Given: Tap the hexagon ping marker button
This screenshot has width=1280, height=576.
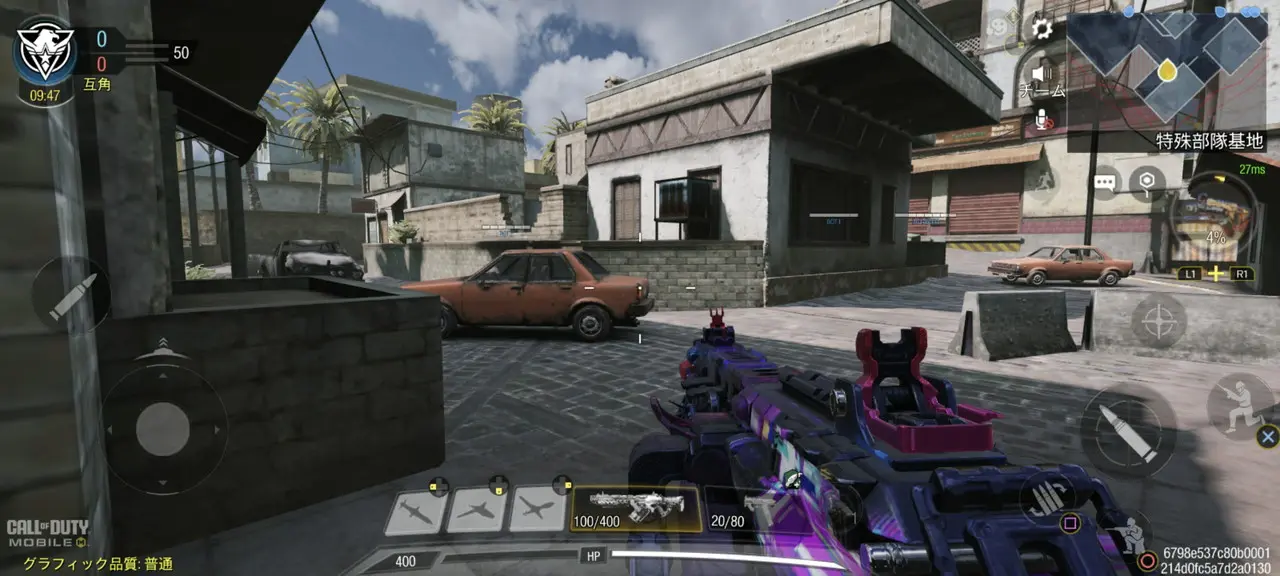Looking at the screenshot, I should 1147,183.
